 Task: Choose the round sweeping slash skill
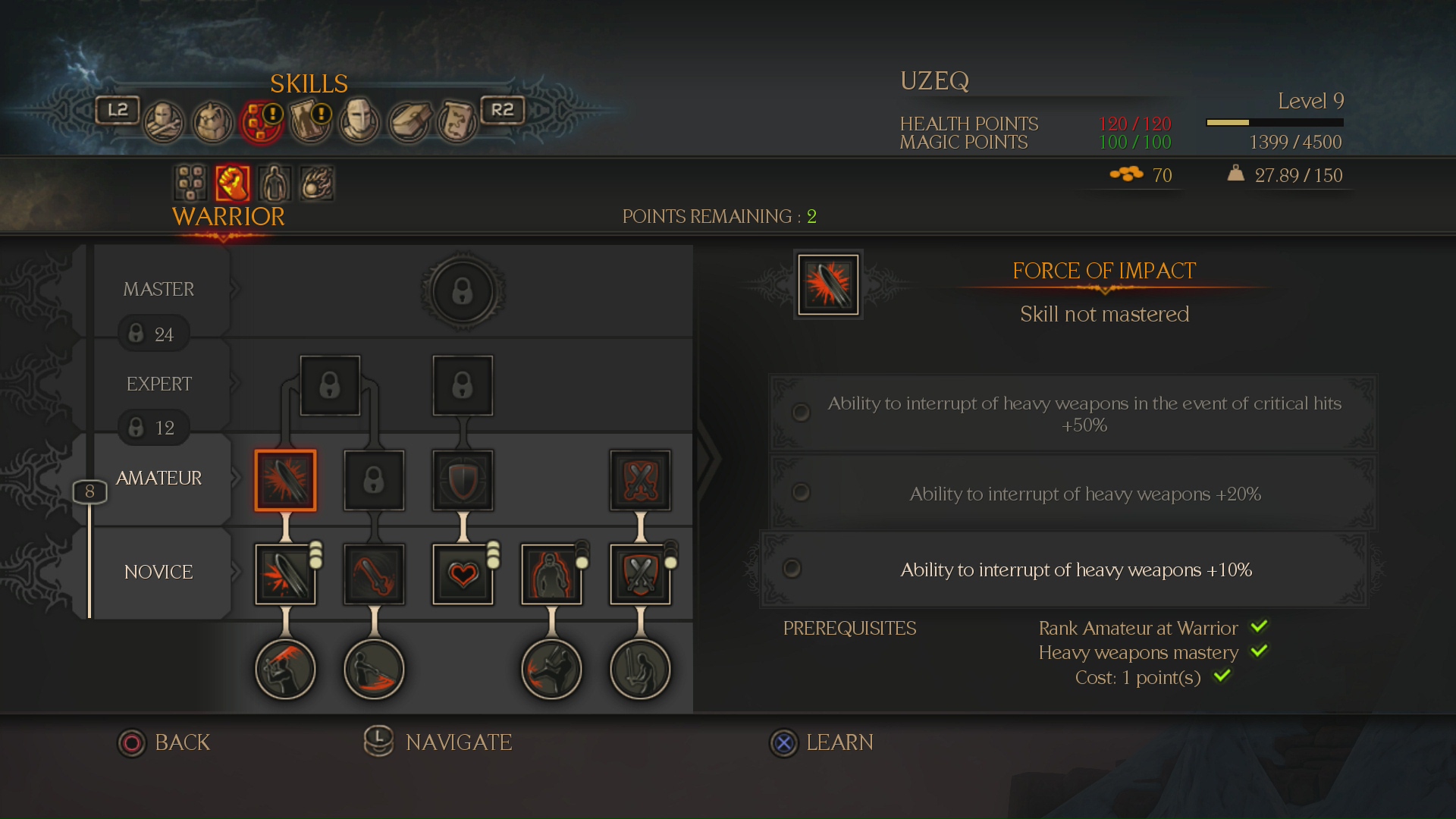pyautogui.click(x=374, y=669)
